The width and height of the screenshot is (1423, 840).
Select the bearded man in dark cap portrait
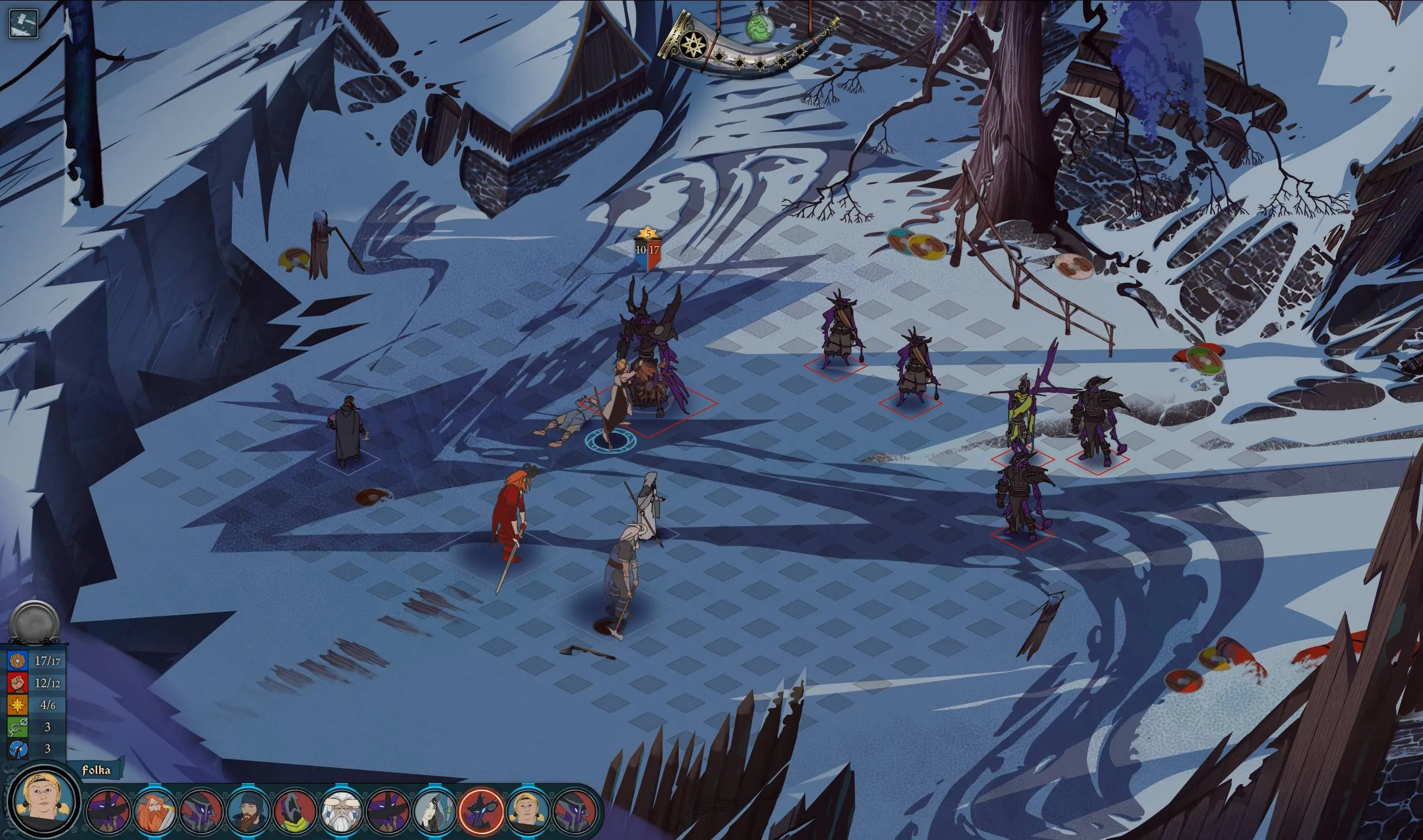[248, 811]
